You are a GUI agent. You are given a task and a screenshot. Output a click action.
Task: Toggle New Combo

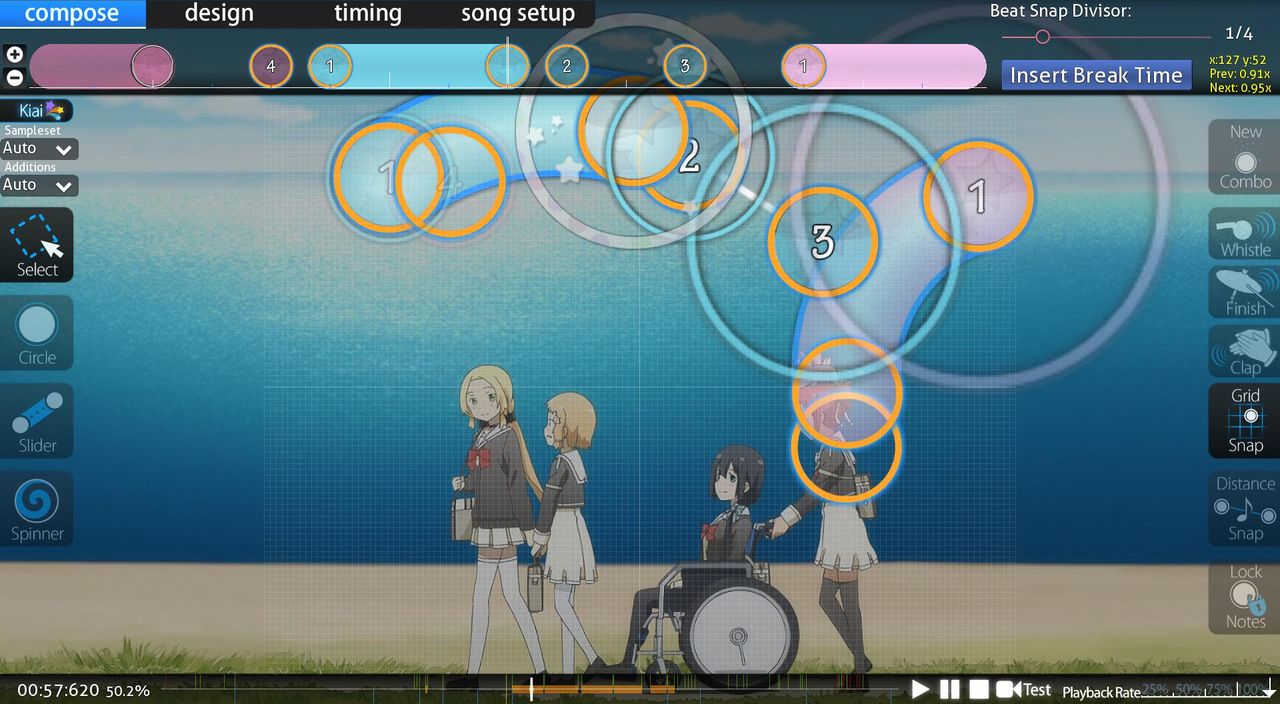1245,157
